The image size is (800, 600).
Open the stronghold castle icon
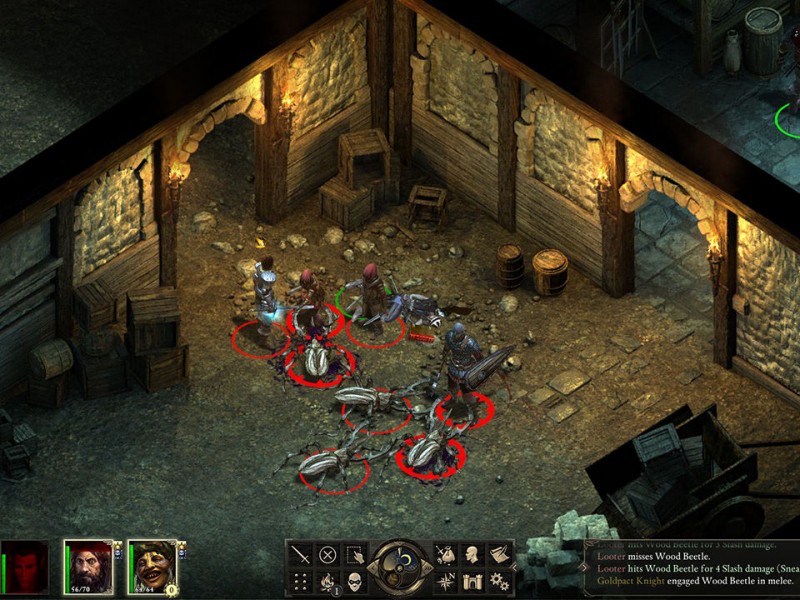(472, 581)
